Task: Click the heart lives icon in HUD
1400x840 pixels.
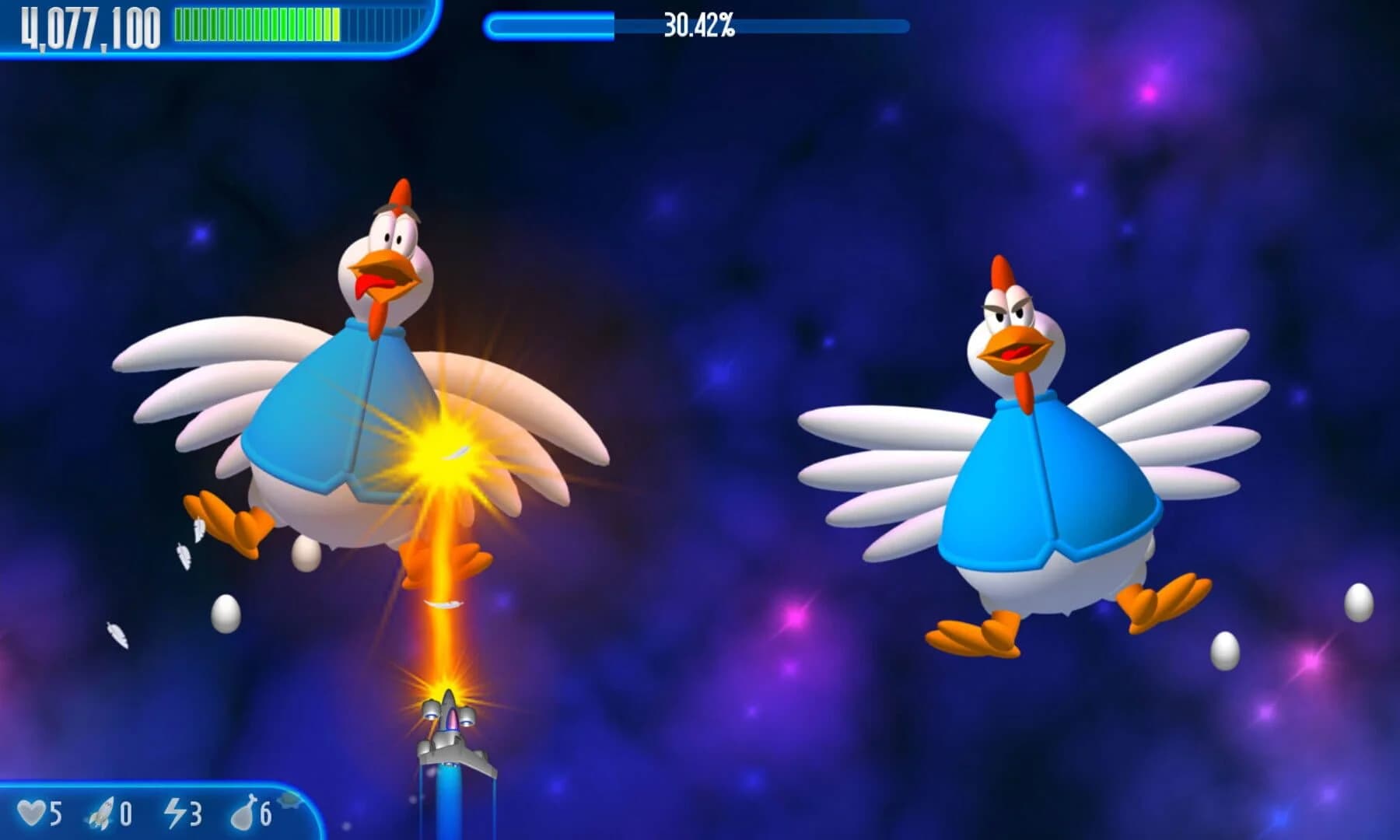Action: click(x=31, y=814)
